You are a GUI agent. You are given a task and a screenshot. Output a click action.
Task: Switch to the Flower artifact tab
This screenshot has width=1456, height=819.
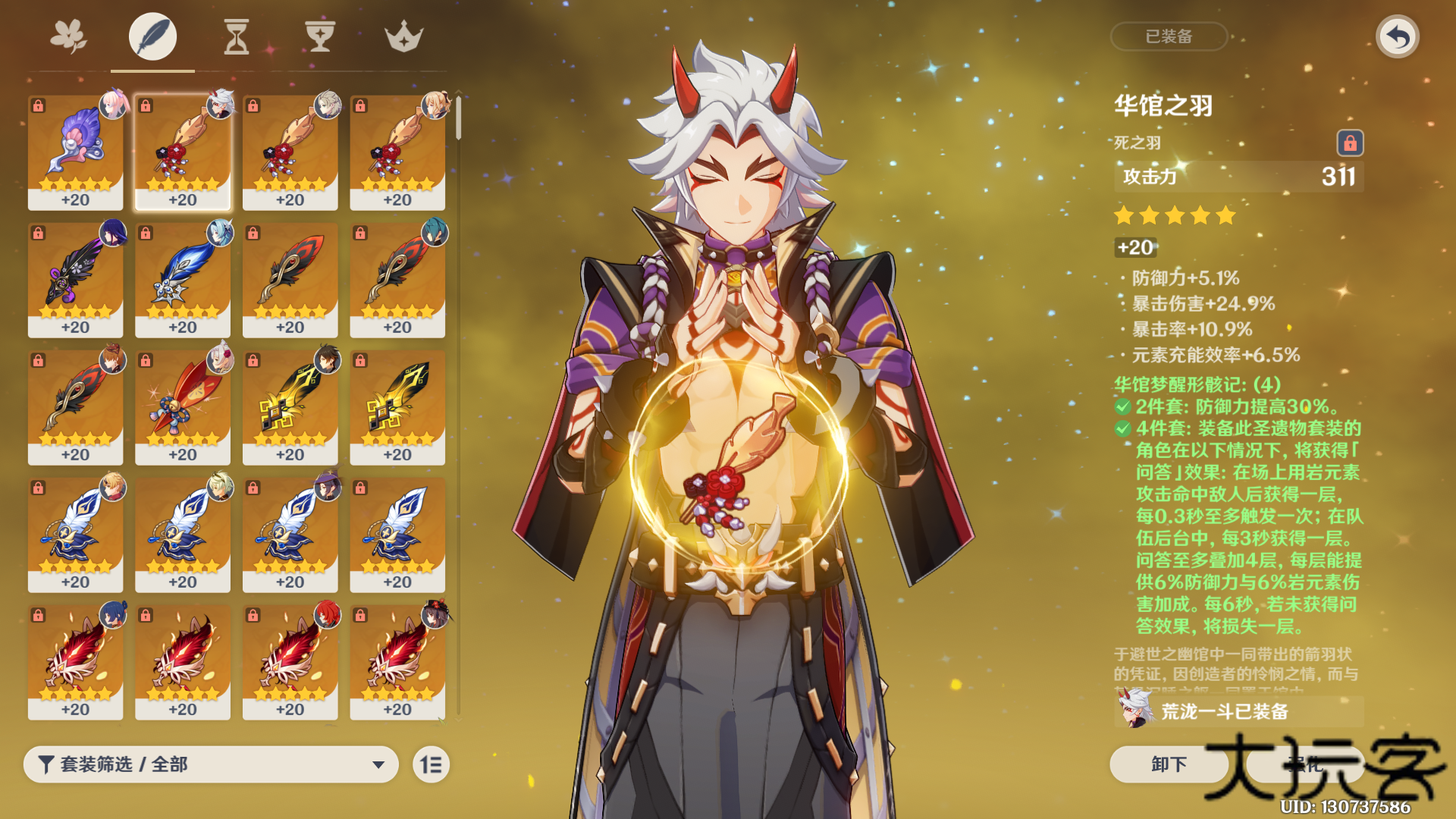point(68,36)
